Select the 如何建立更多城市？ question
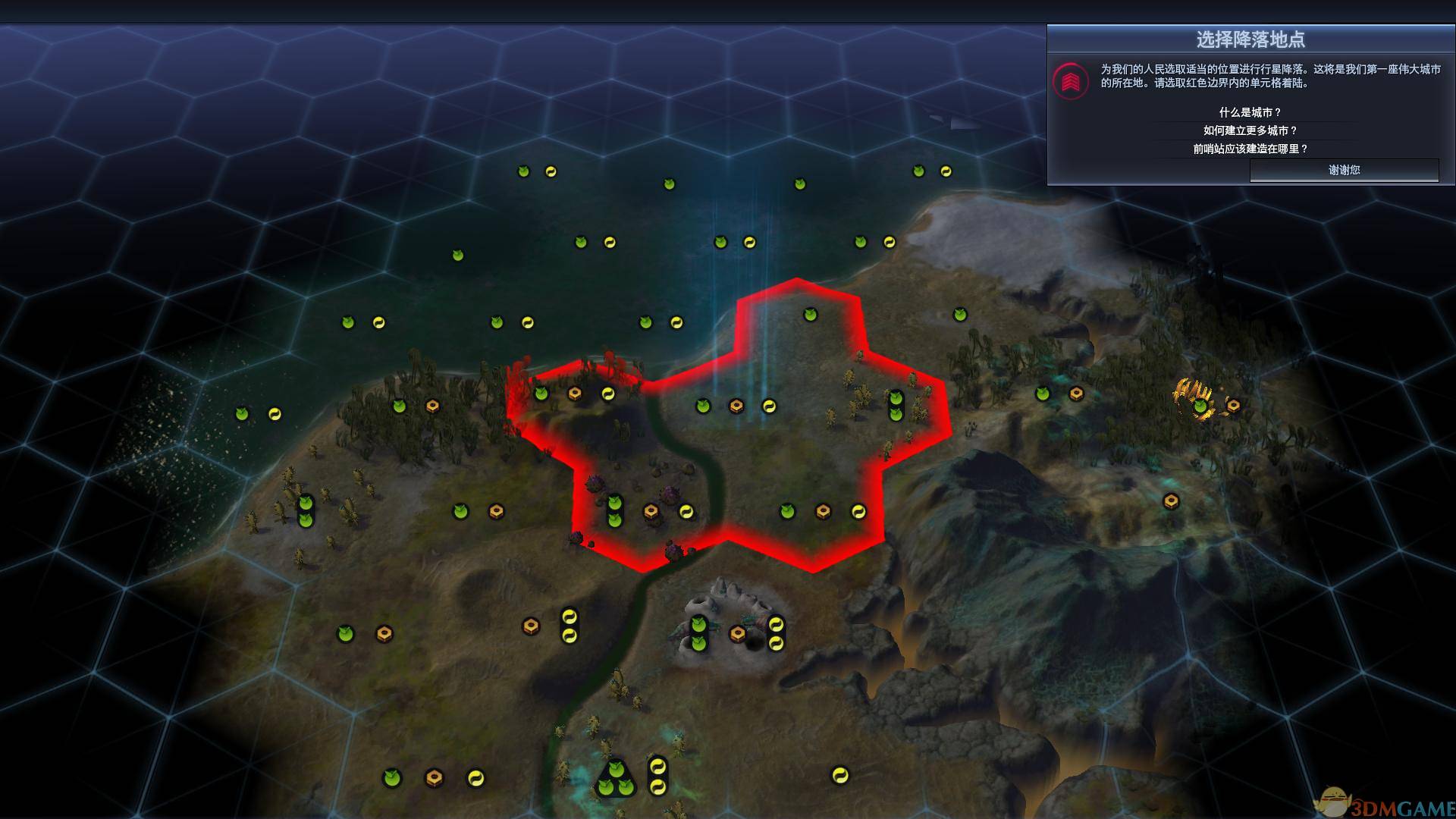The width and height of the screenshot is (1456, 819). point(1250,130)
